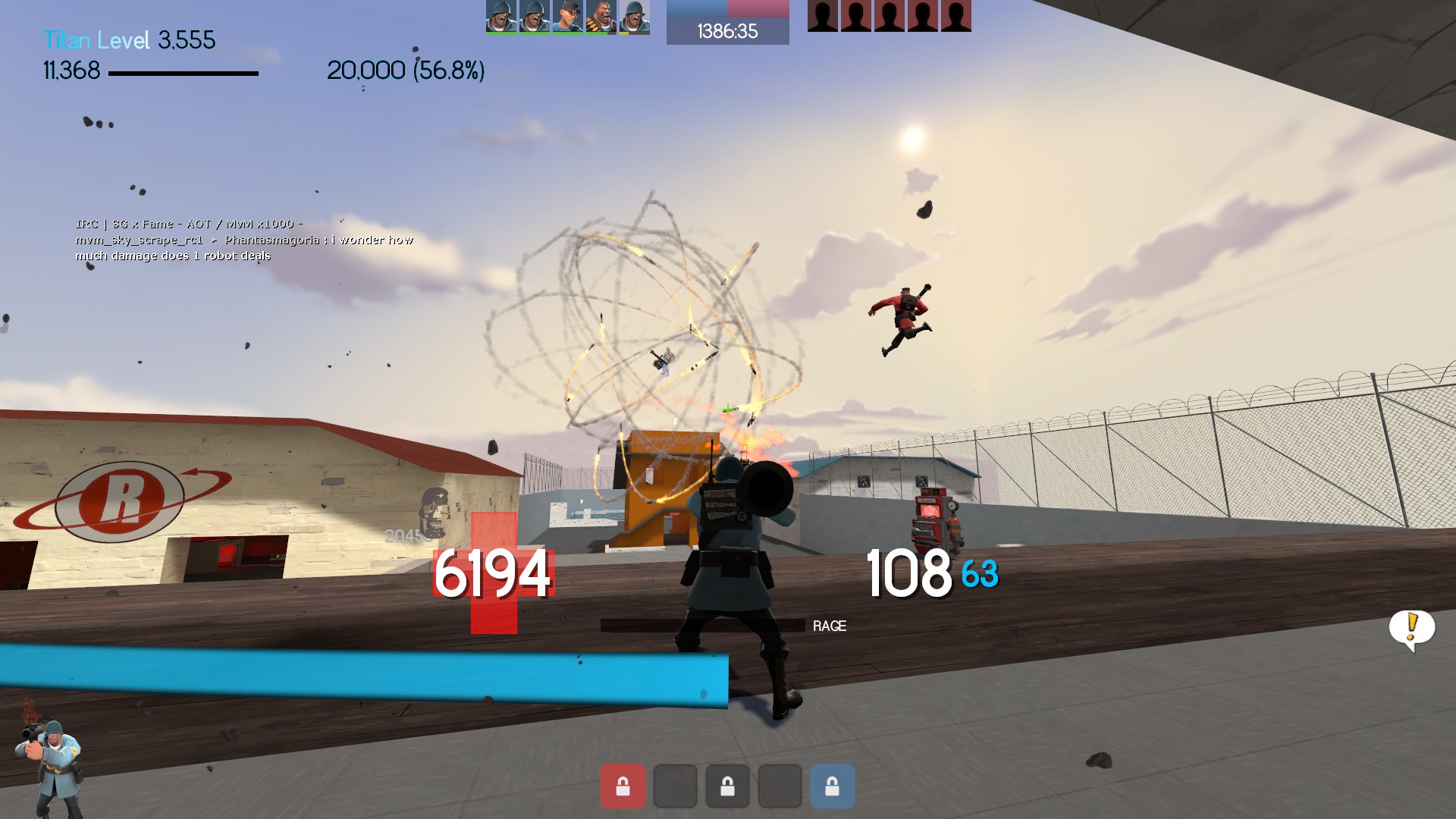Open the exclamation speech bubble notification
1456x819 pixels.
click(x=1411, y=629)
